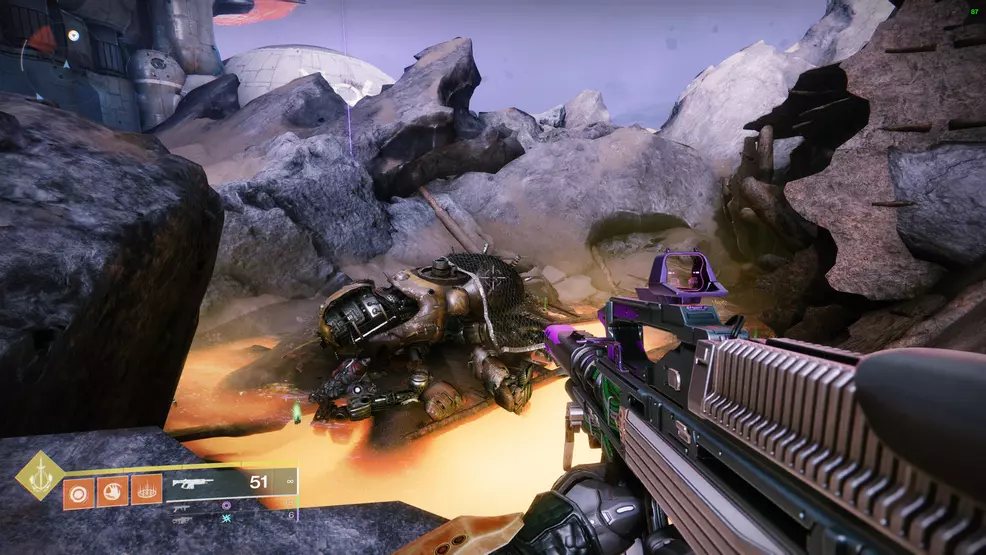This screenshot has height=555, width=986.
Task: Select the equipped rifle weapon slot
Action: point(230,482)
